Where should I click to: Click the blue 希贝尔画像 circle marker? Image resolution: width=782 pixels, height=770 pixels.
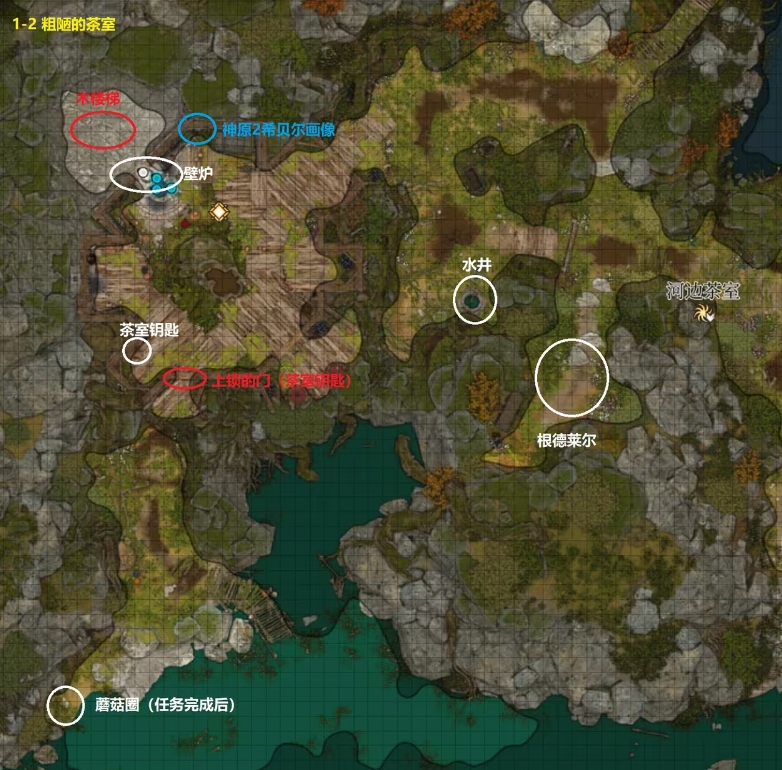(x=197, y=128)
